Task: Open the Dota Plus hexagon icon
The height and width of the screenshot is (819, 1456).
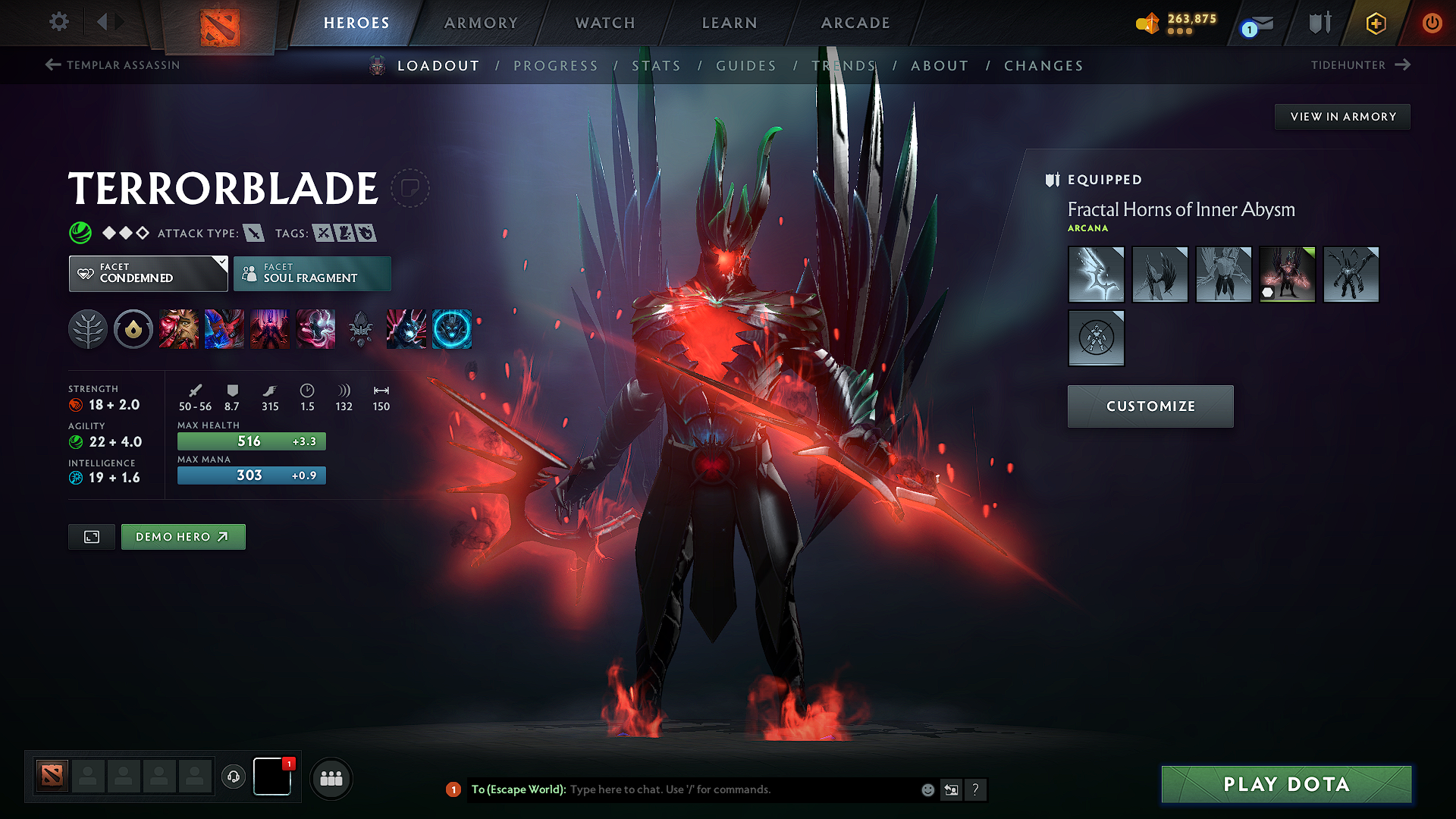Action: [1375, 23]
